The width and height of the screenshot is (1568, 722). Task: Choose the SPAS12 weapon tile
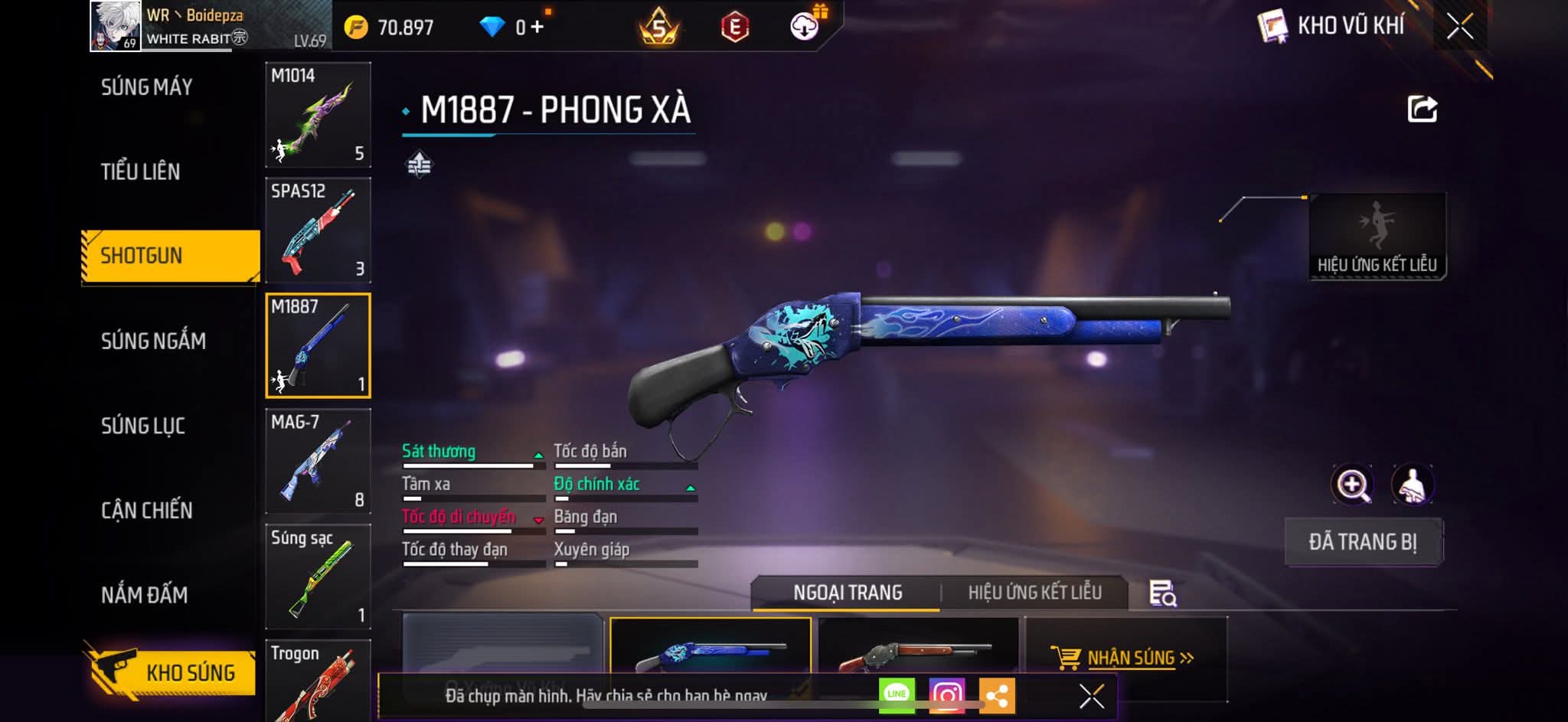[x=318, y=230]
